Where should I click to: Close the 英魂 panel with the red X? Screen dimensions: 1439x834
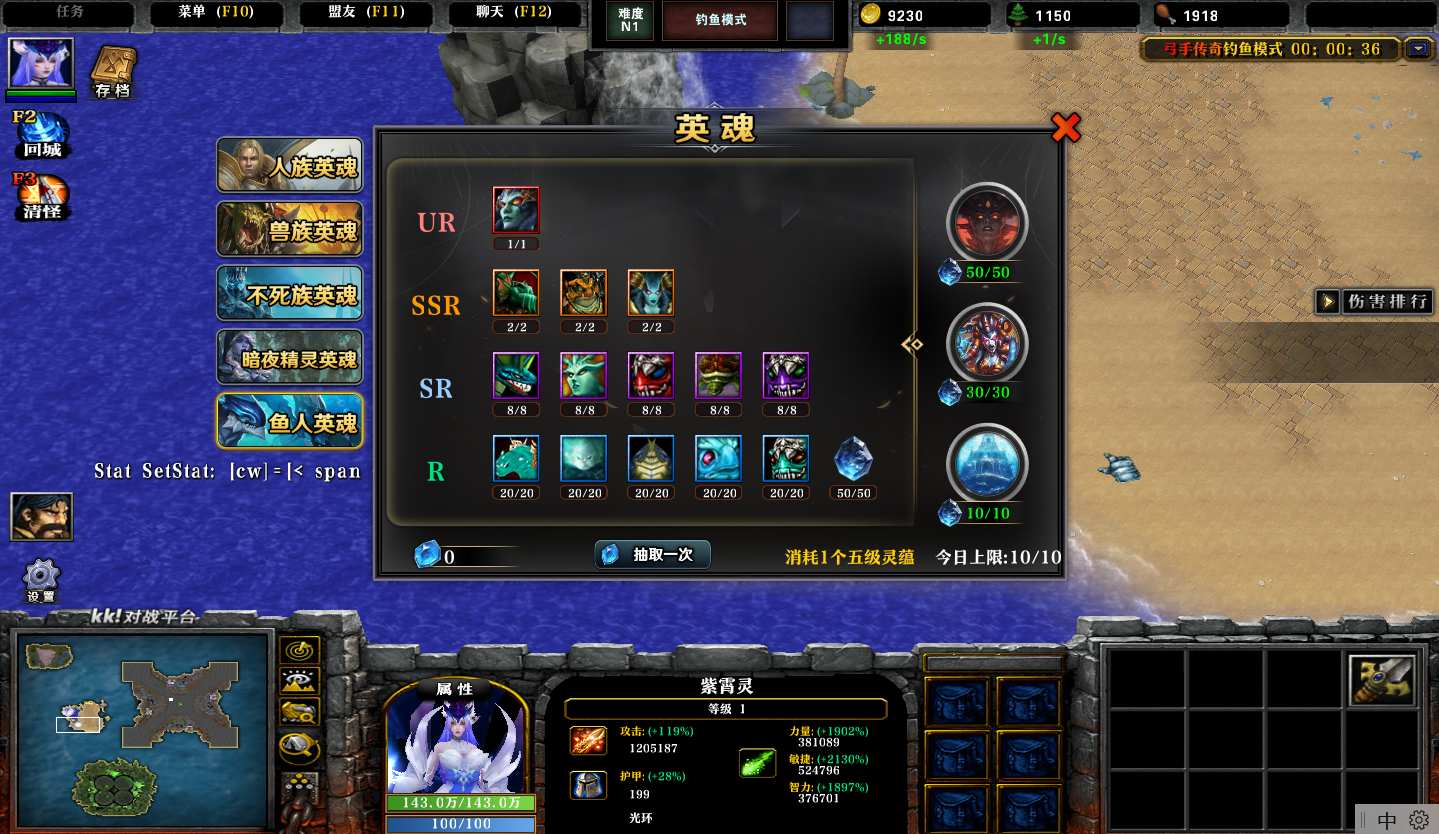click(x=1066, y=127)
